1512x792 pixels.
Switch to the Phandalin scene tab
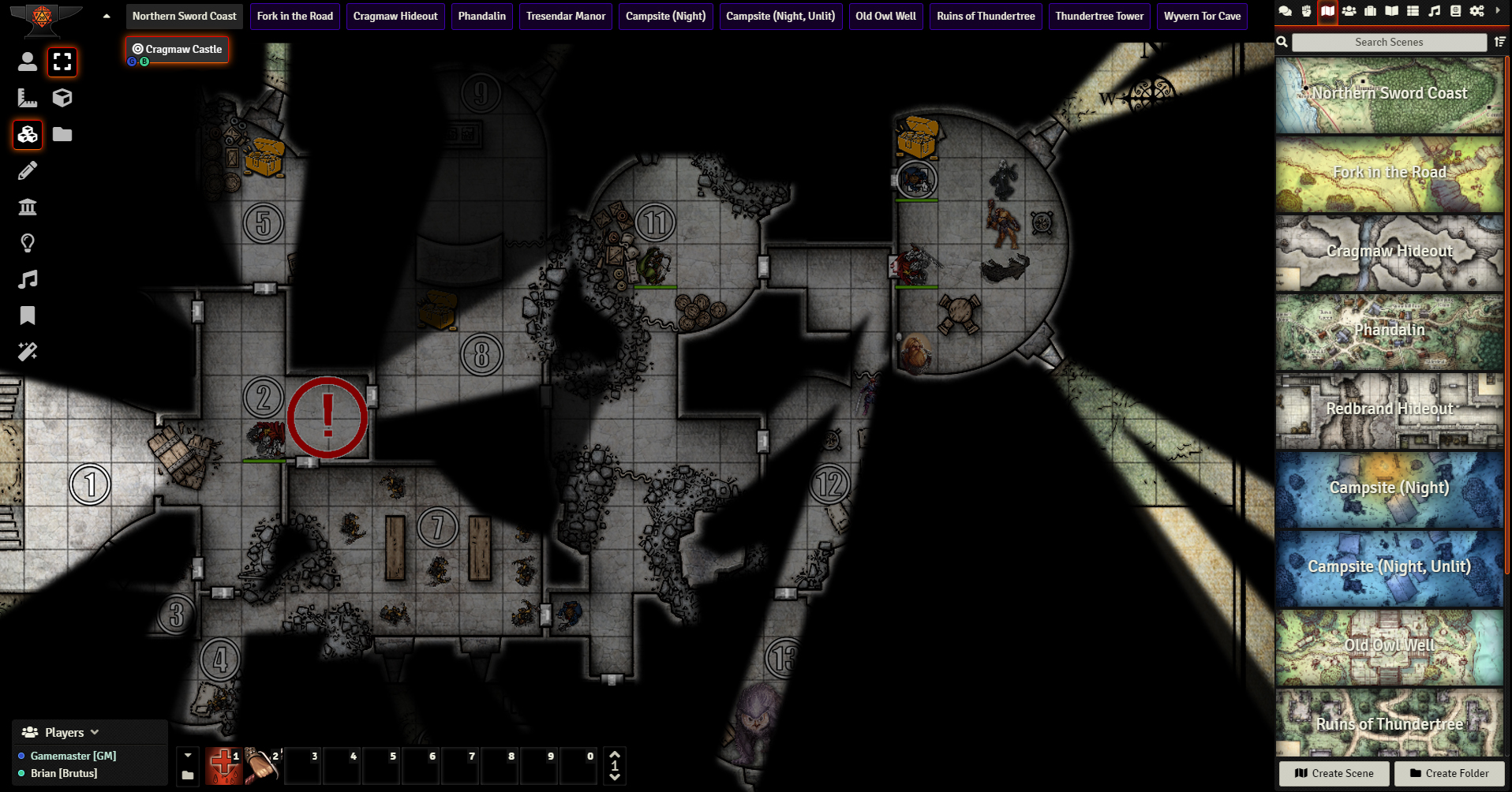point(481,16)
